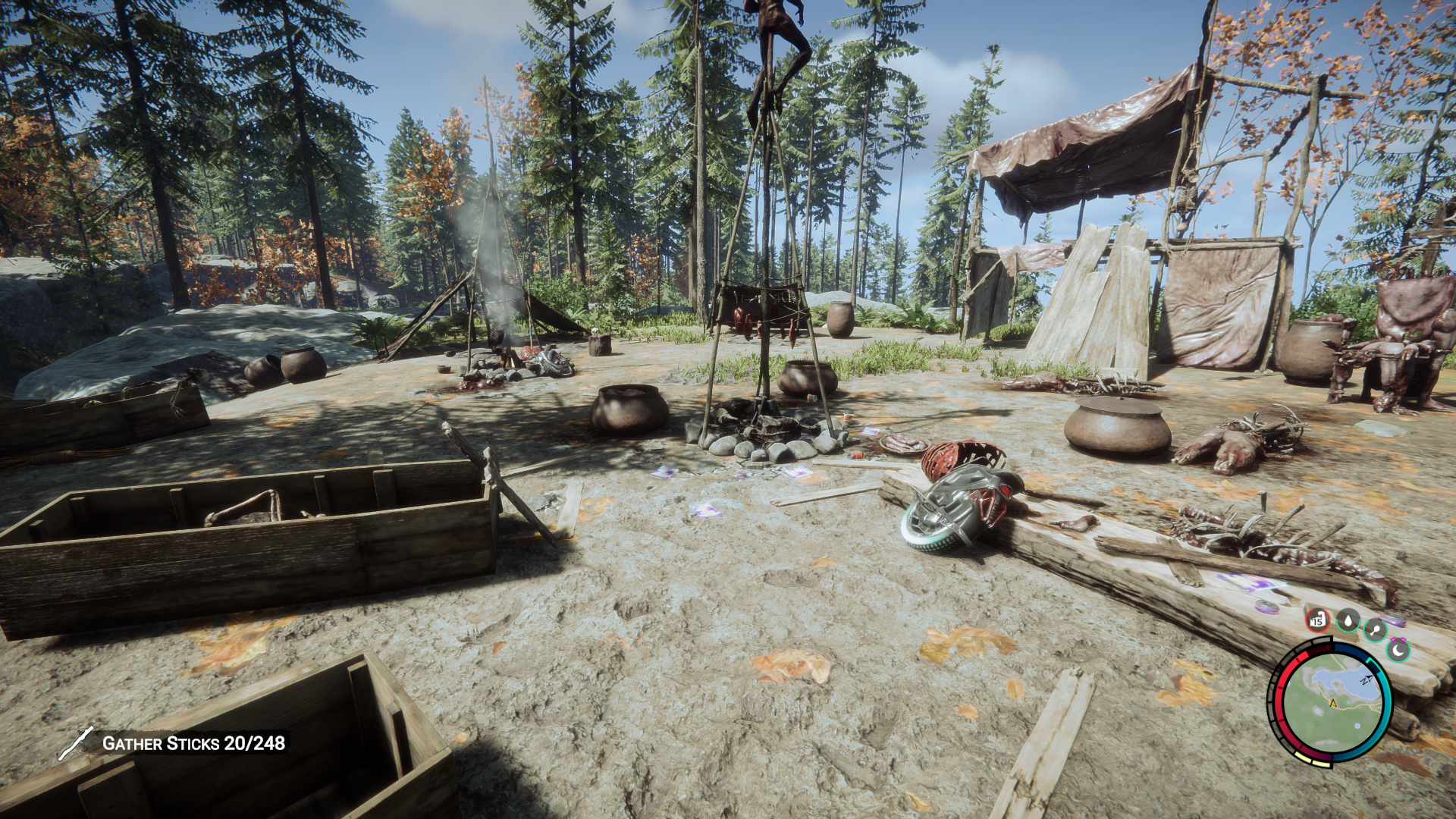Click the crescent moon sleep indicator
The image size is (1456, 819).
[x=1398, y=651]
